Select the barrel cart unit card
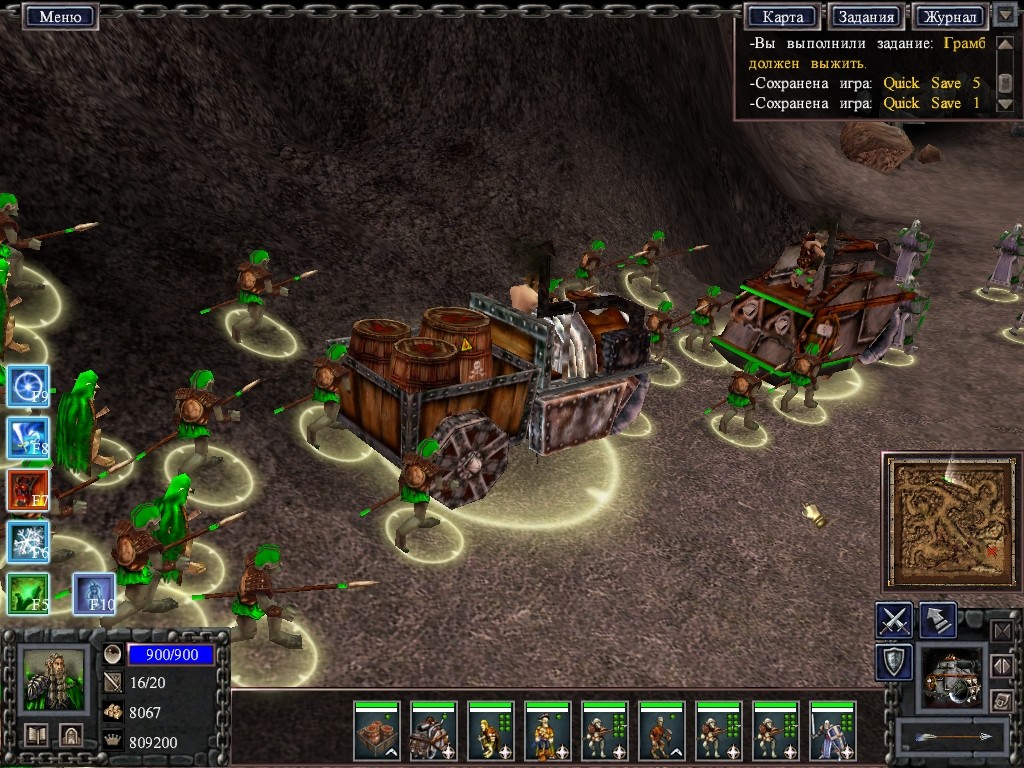The image size is (1024, 768). click(x=377, y=732)
